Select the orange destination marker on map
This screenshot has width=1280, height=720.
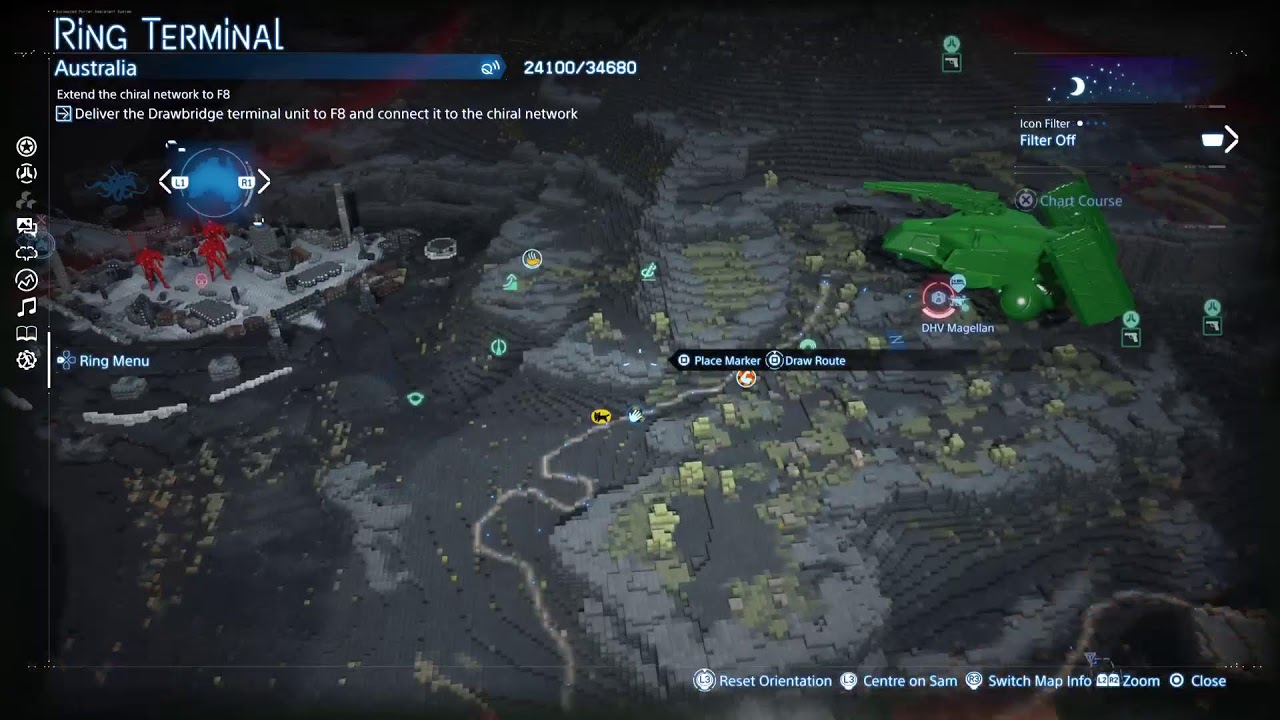tap(746, 378)
